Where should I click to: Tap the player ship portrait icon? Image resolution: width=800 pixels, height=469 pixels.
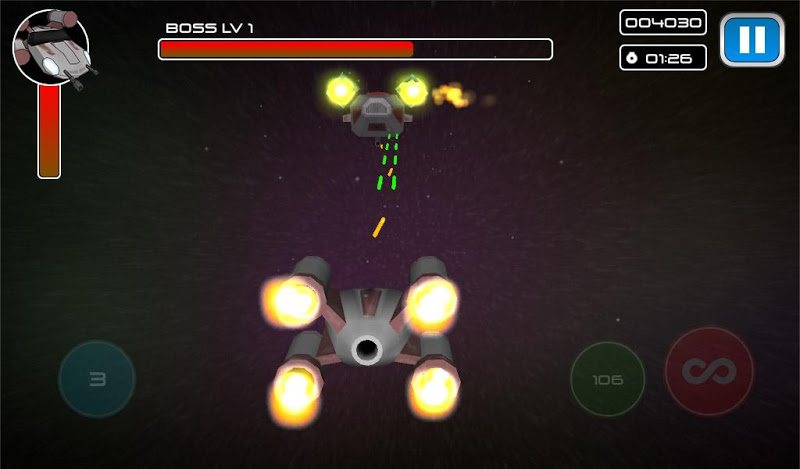pyautogui.click(x=50, y=47)
